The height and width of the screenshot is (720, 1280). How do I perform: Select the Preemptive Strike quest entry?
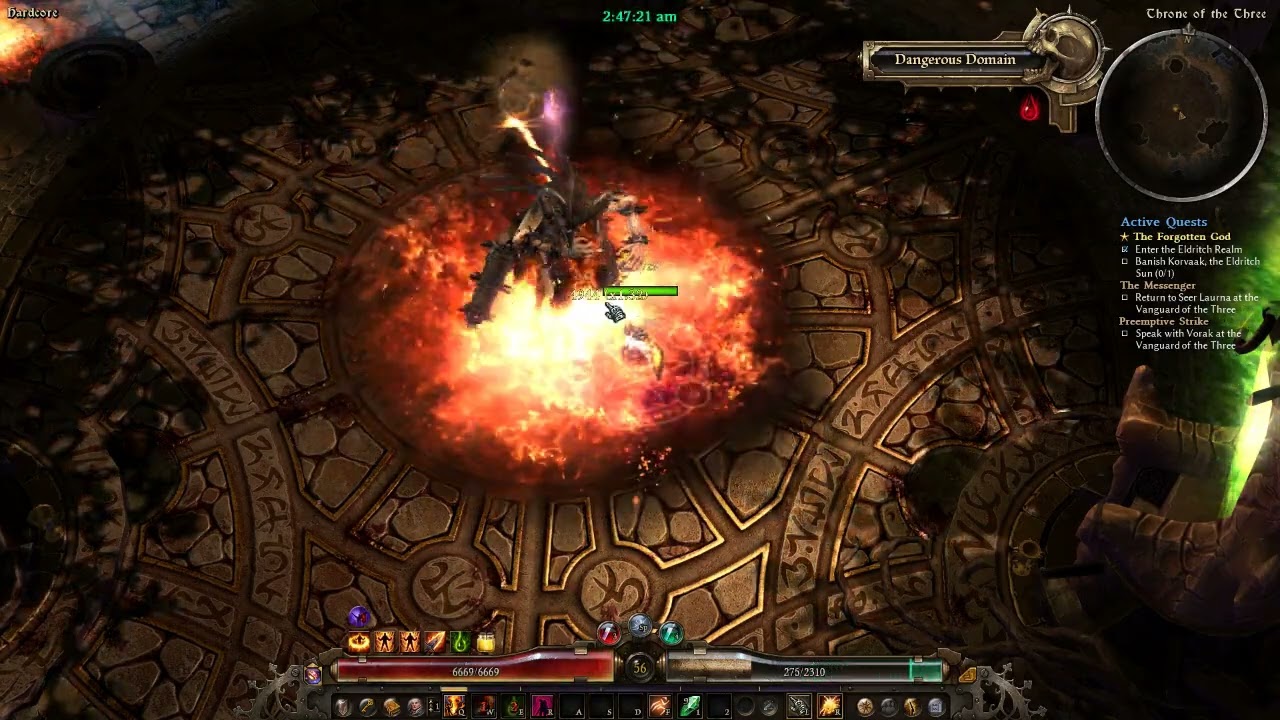1164,322
